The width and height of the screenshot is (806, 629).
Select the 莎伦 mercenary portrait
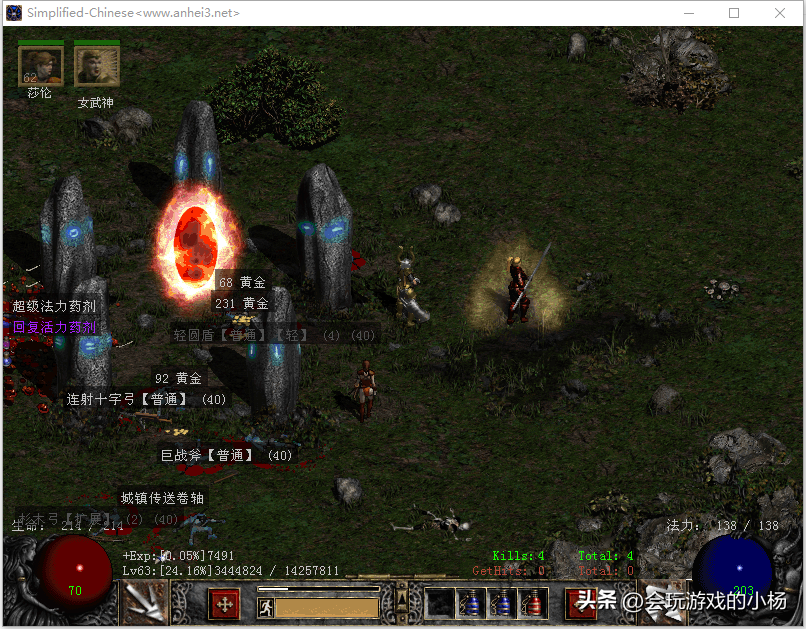coord(40,66)
